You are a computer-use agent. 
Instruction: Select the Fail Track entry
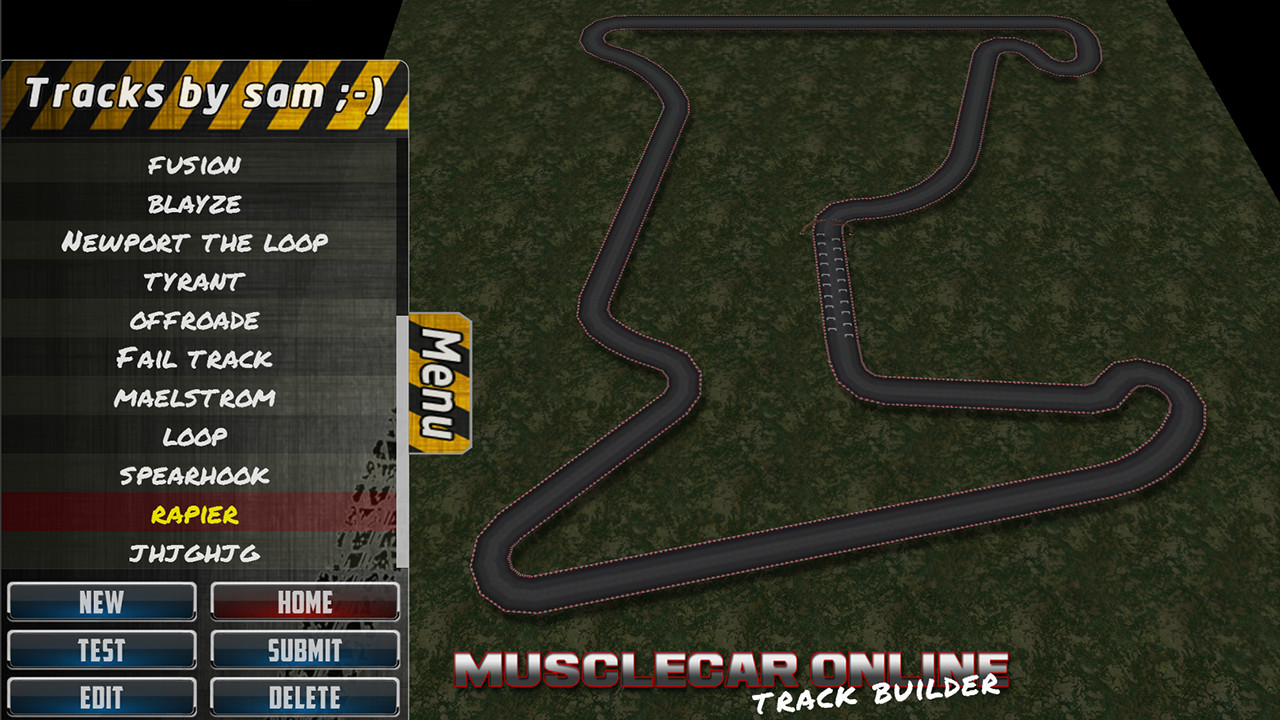[x=197, y=359]
